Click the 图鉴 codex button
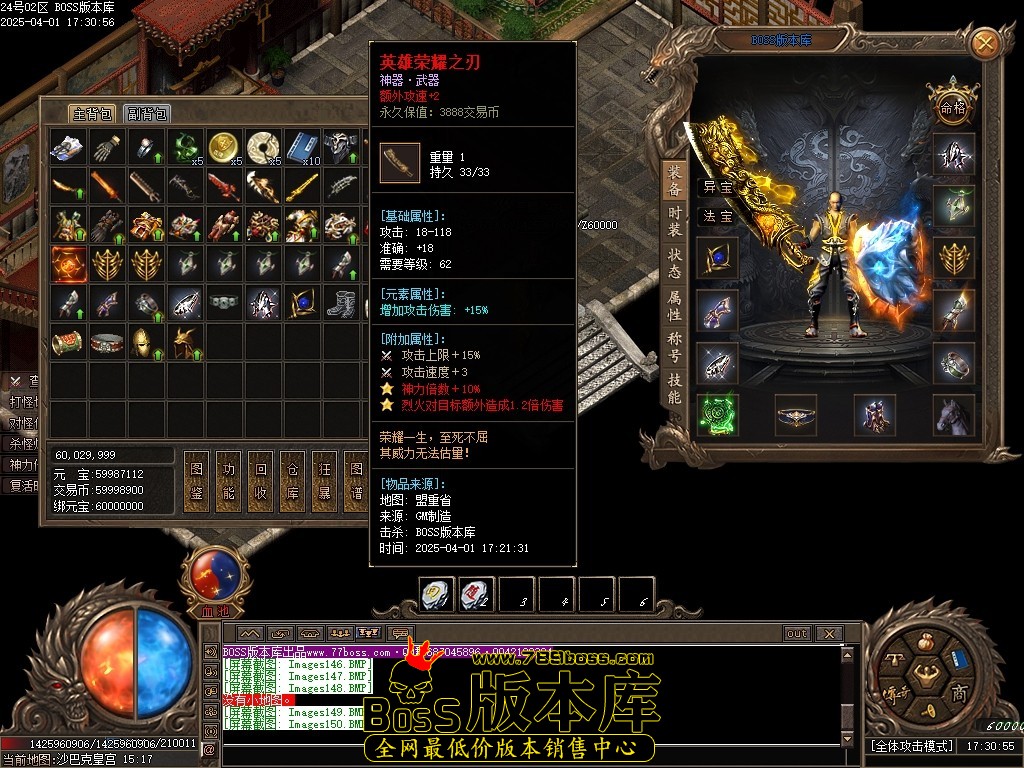Viewport: 1024px width, 768px height. [197, 481]
